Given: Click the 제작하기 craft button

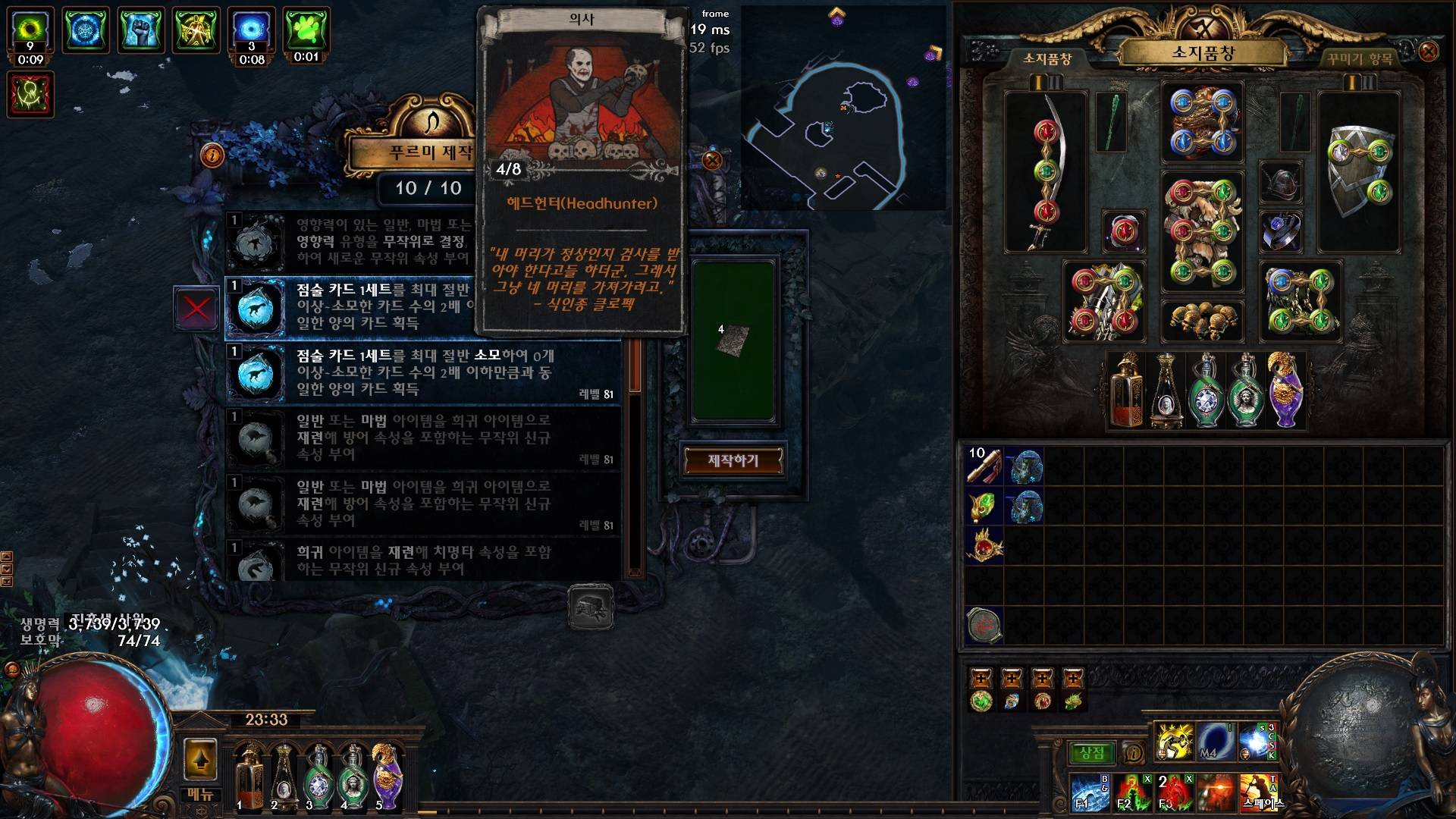Looking at the screenshot, I should [733, 460].
